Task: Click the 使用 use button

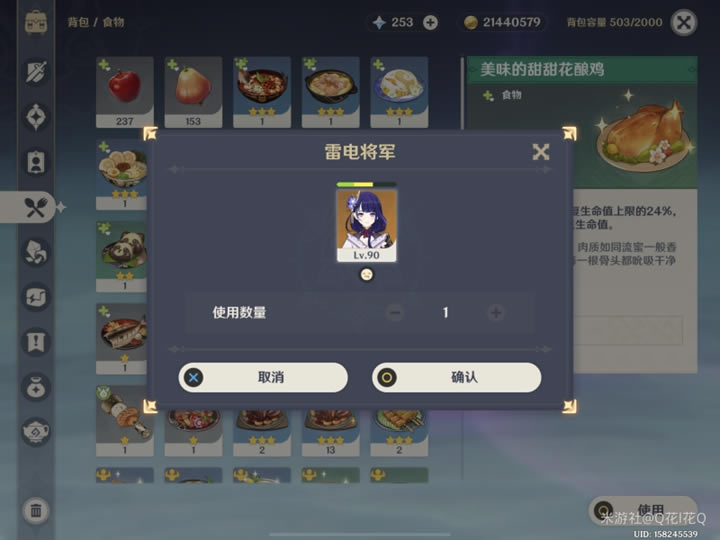Action: tap(640, 510)
